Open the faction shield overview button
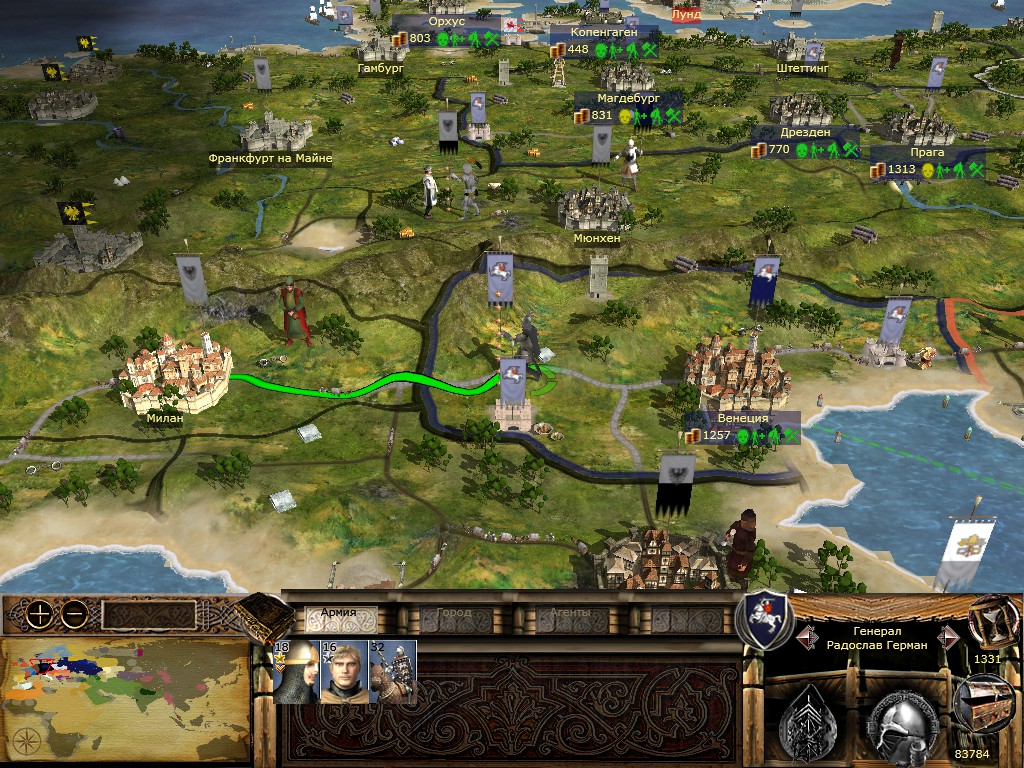Screen dimensions: 1024x768 tap(764, 620)
